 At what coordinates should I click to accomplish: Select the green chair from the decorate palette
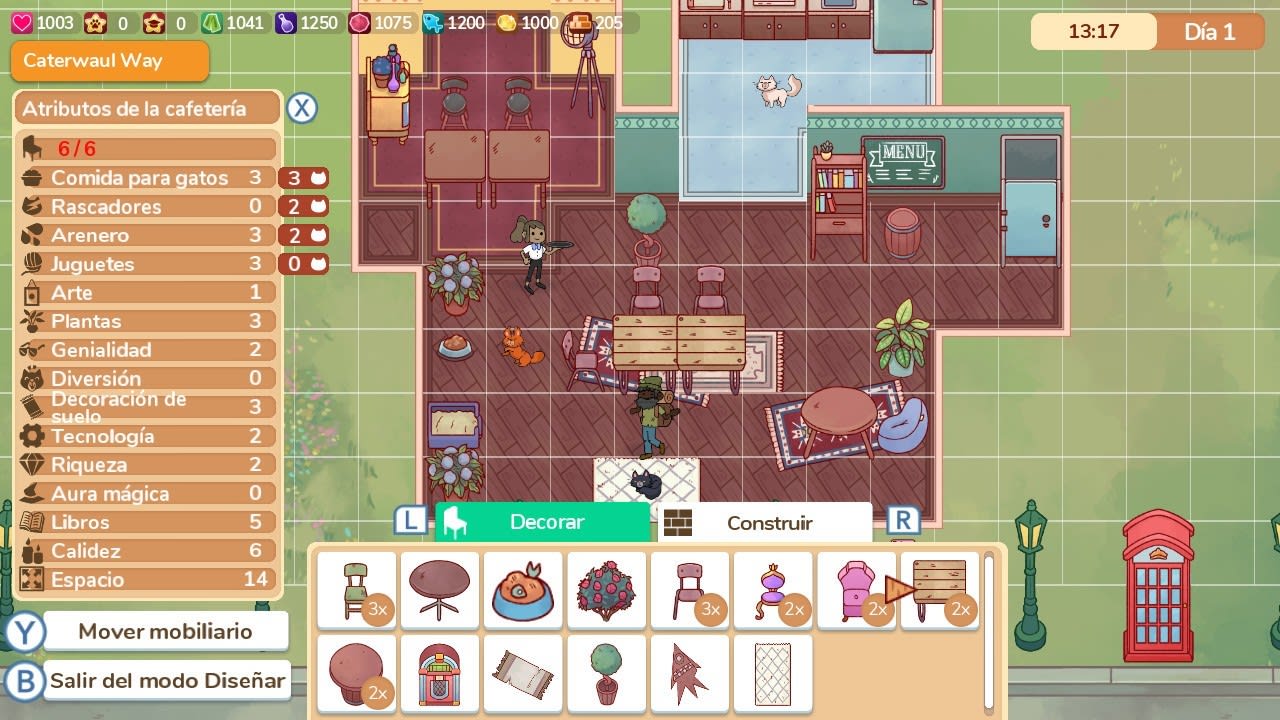click(x=357, y=590)
